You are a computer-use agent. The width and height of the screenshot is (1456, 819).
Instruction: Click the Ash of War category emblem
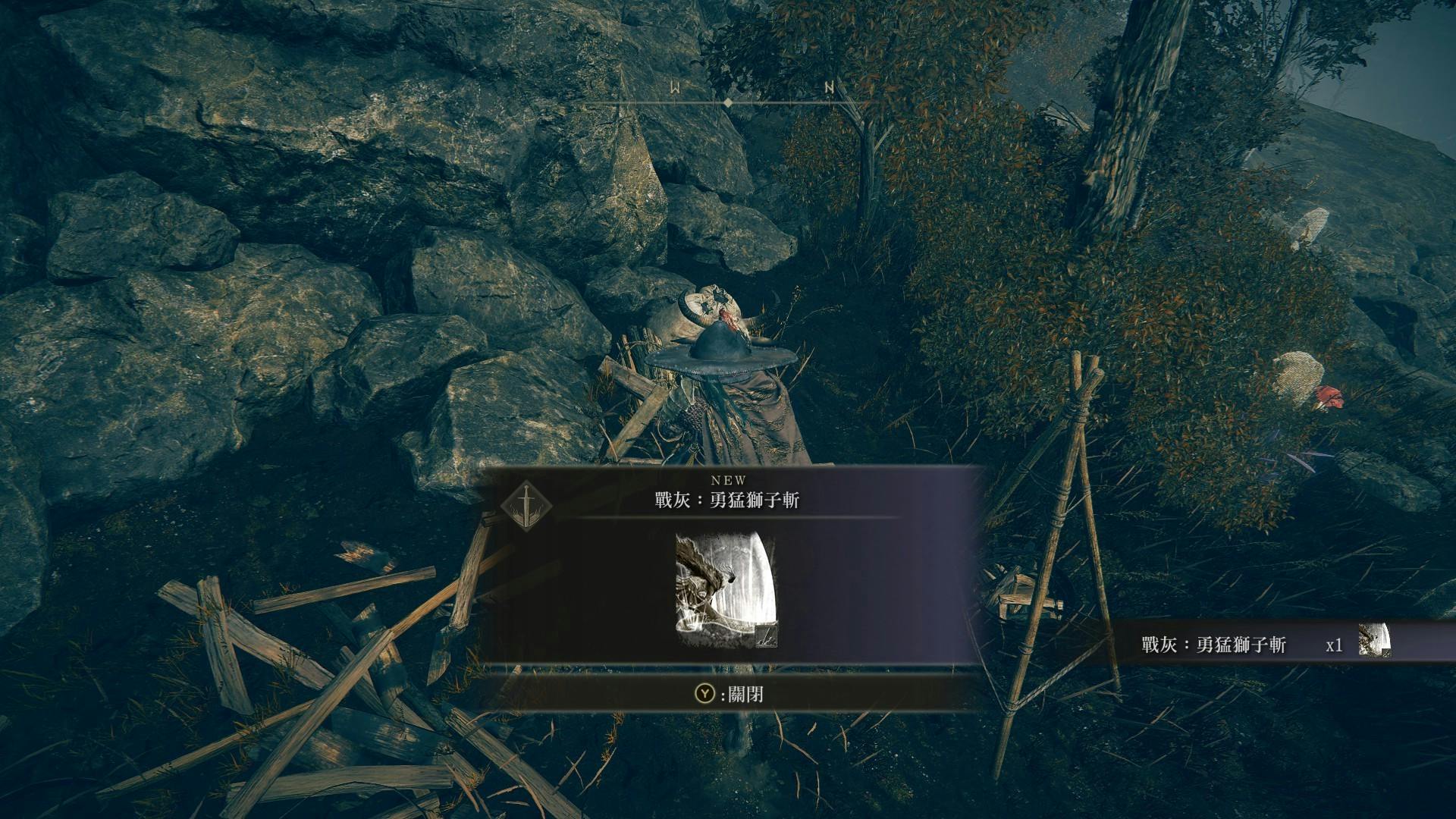(526, 504)
